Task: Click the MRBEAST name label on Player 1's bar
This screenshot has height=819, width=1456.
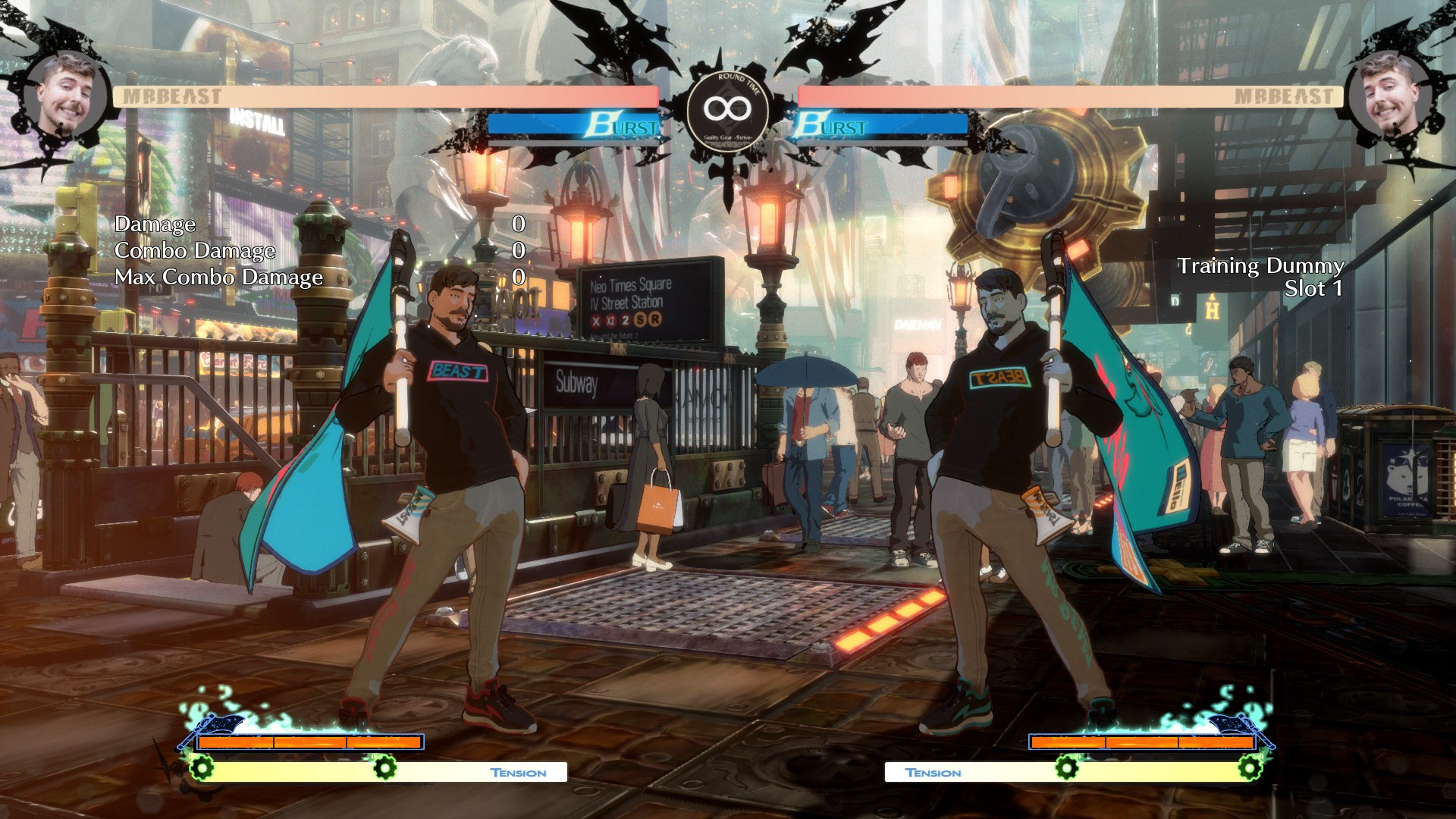Action: tap(173, 96)
